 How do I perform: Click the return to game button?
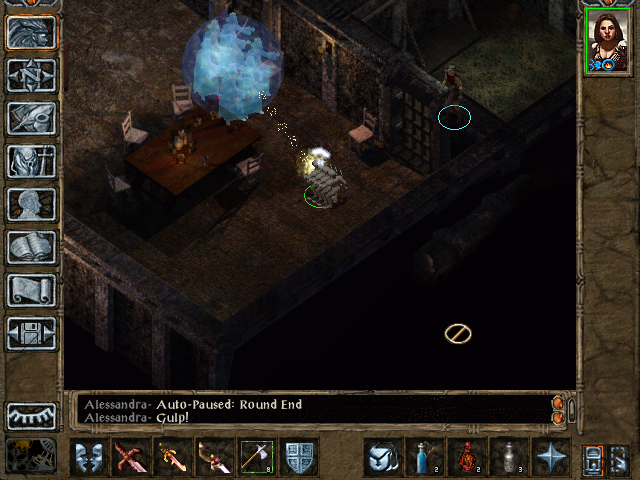tap(32, 32)
